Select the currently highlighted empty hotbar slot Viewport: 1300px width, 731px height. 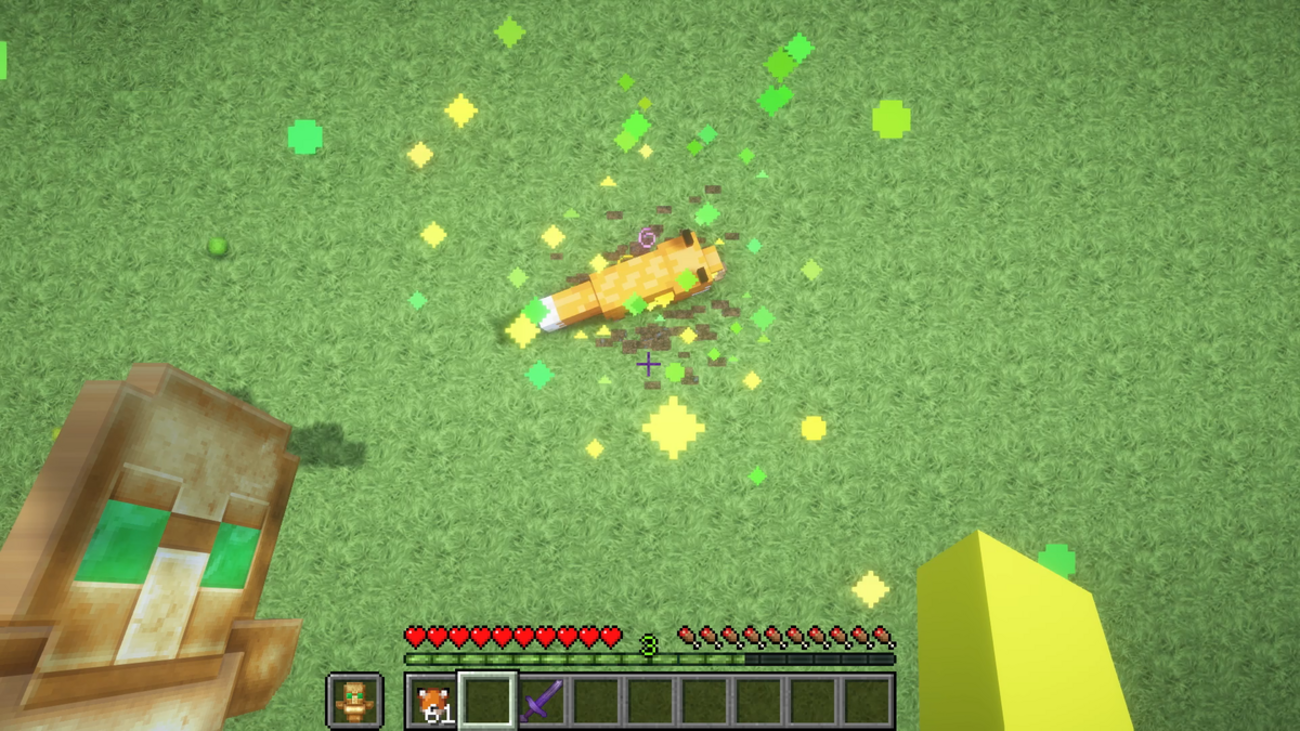[487, 698]
